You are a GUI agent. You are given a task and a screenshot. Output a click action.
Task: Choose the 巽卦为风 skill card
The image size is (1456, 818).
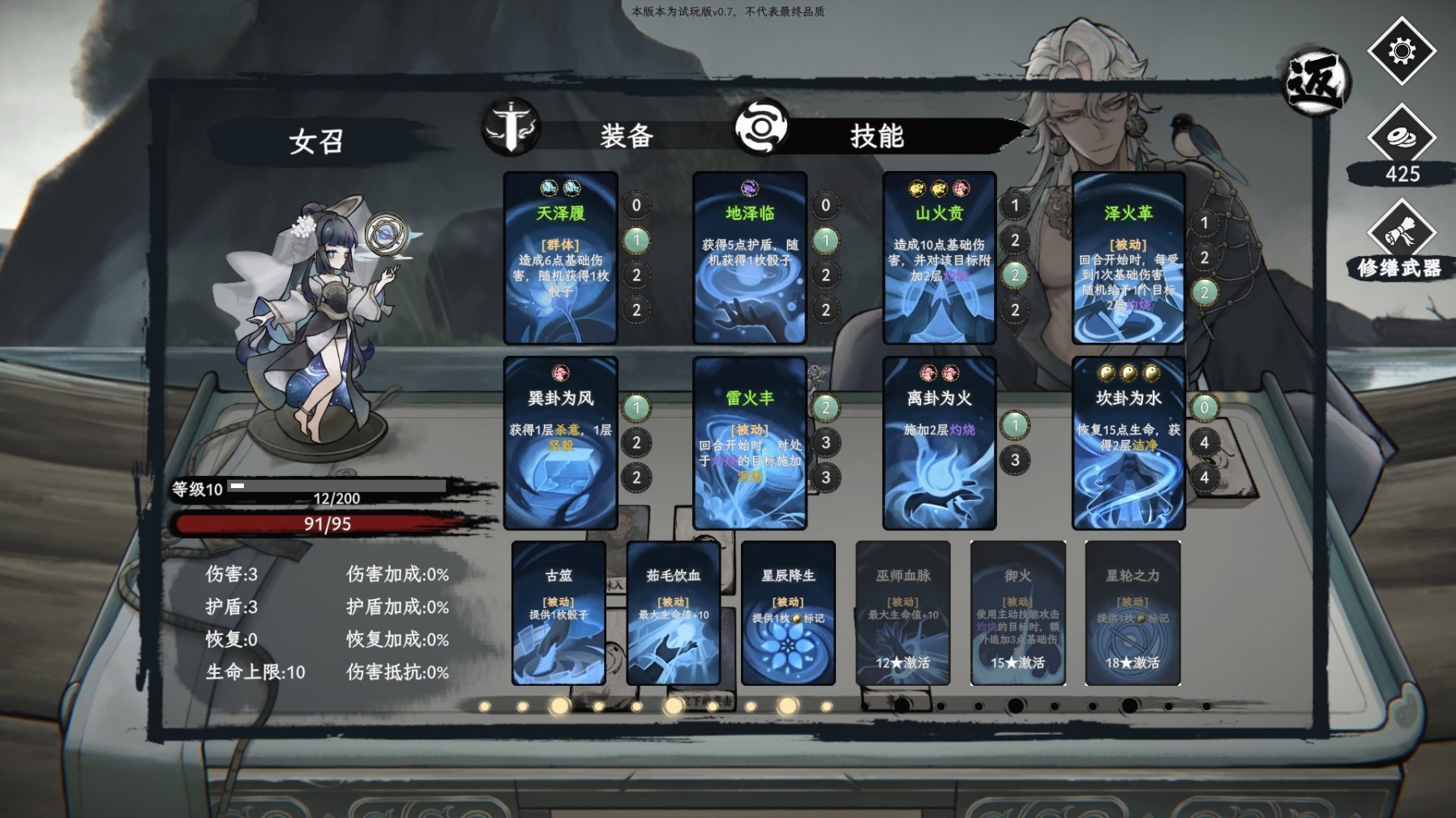560,443
